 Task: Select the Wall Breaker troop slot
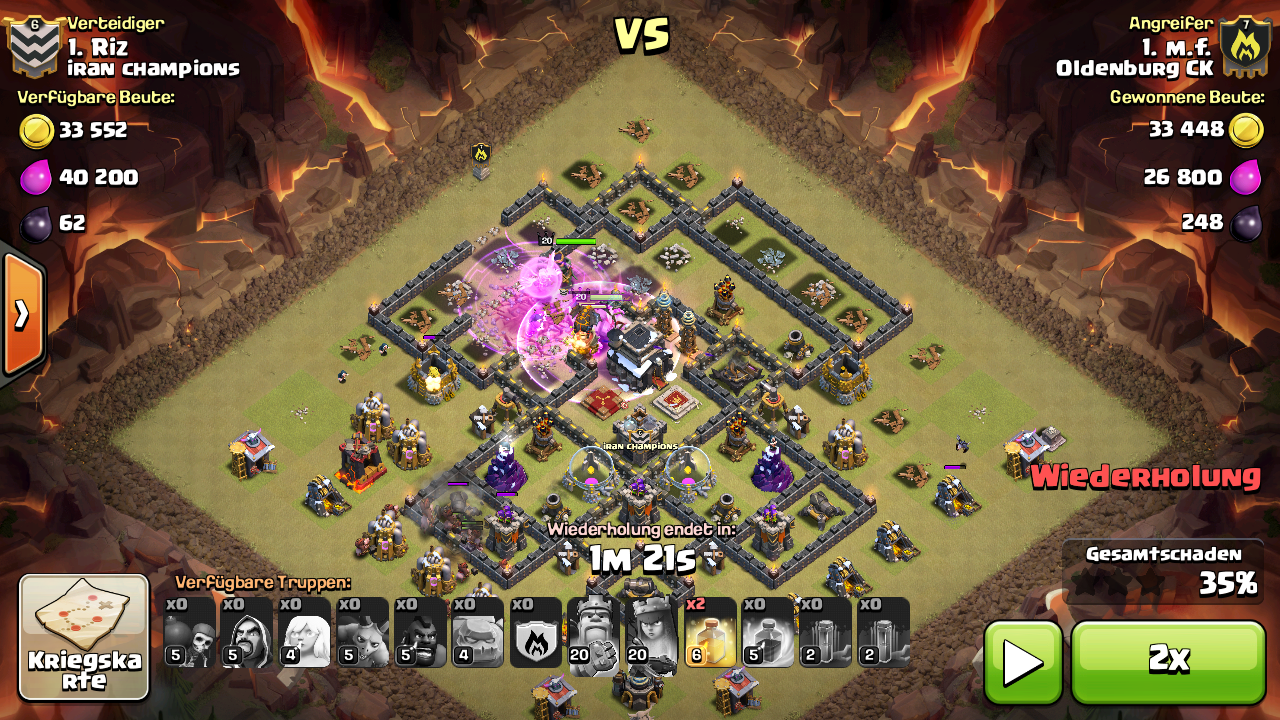point(189,633)
